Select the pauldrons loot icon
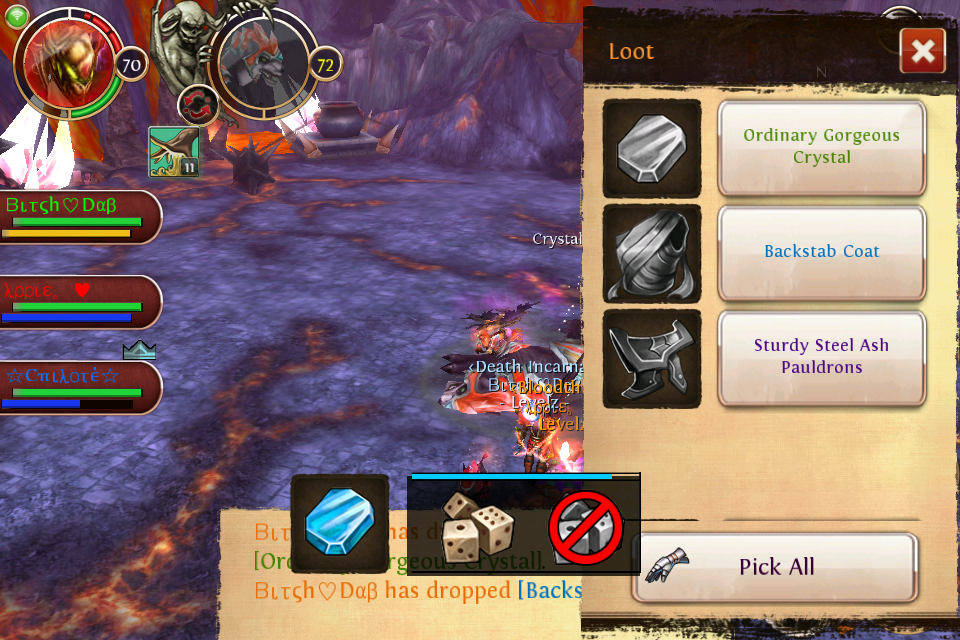Screen dimensions: 960x640 tap(652, 358)
